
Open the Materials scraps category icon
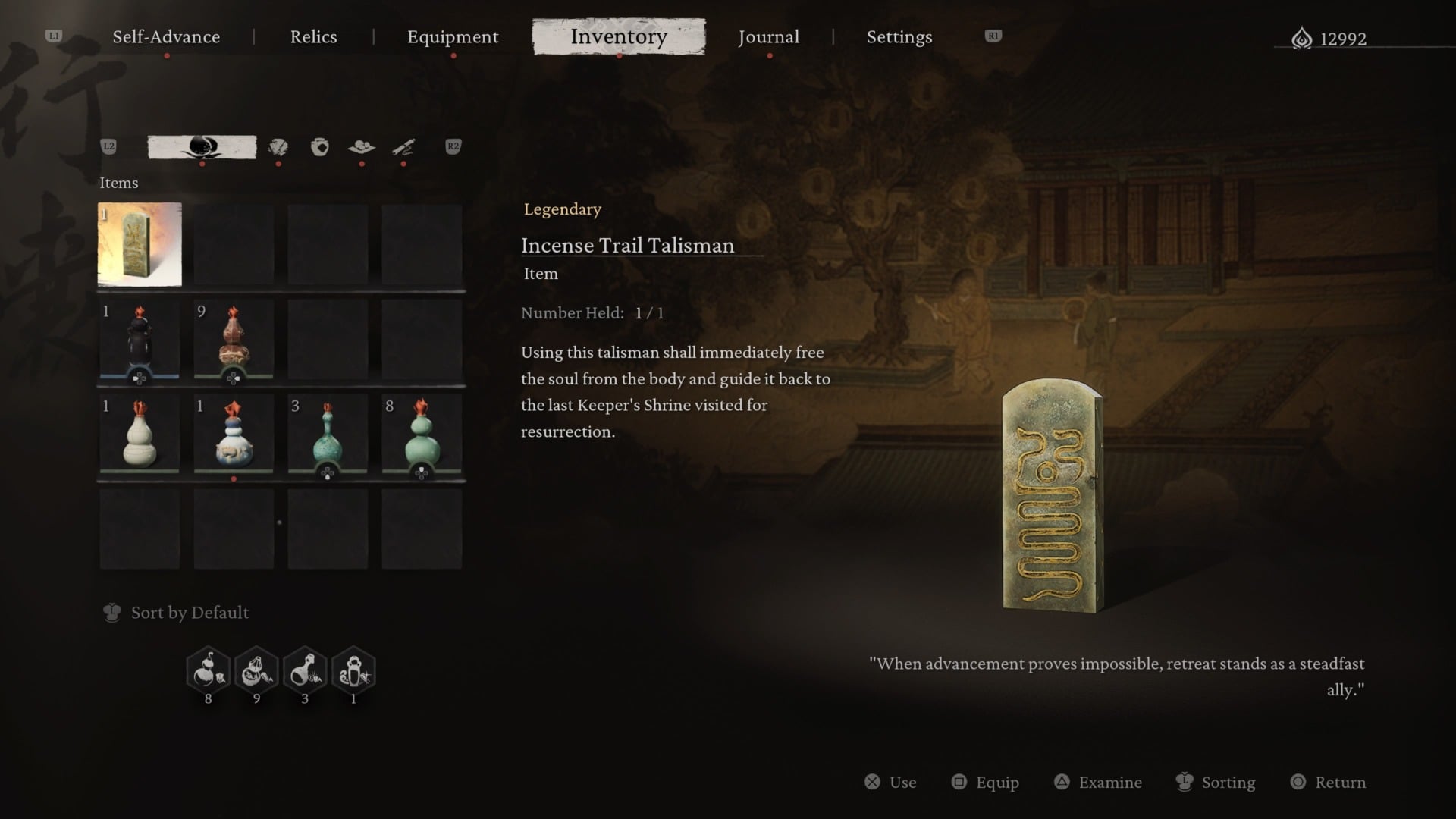point(278,147)
